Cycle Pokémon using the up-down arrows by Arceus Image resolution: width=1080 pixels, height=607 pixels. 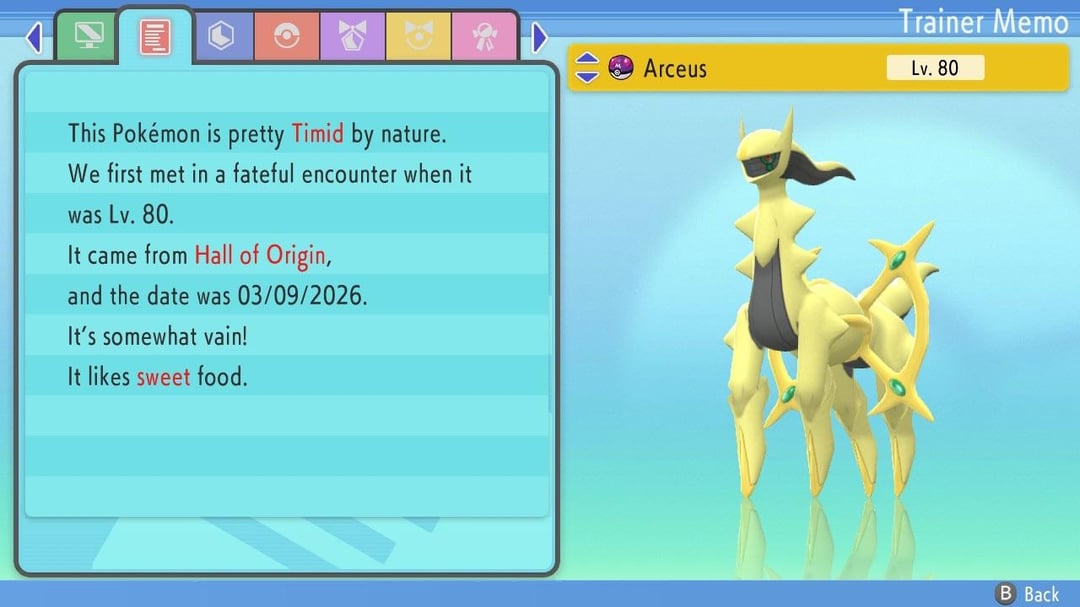click(588, 68)
